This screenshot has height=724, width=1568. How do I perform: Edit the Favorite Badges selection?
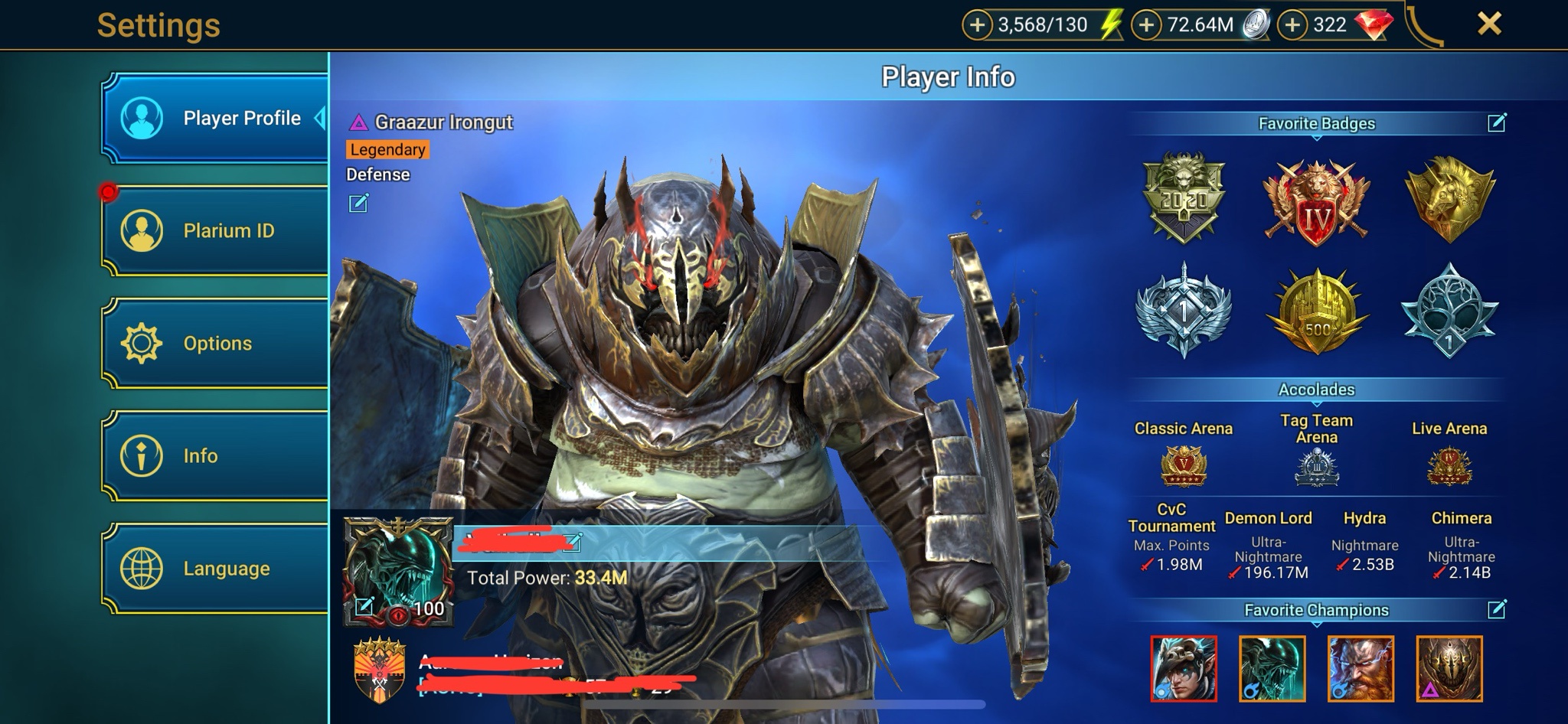coord(1497,122)
